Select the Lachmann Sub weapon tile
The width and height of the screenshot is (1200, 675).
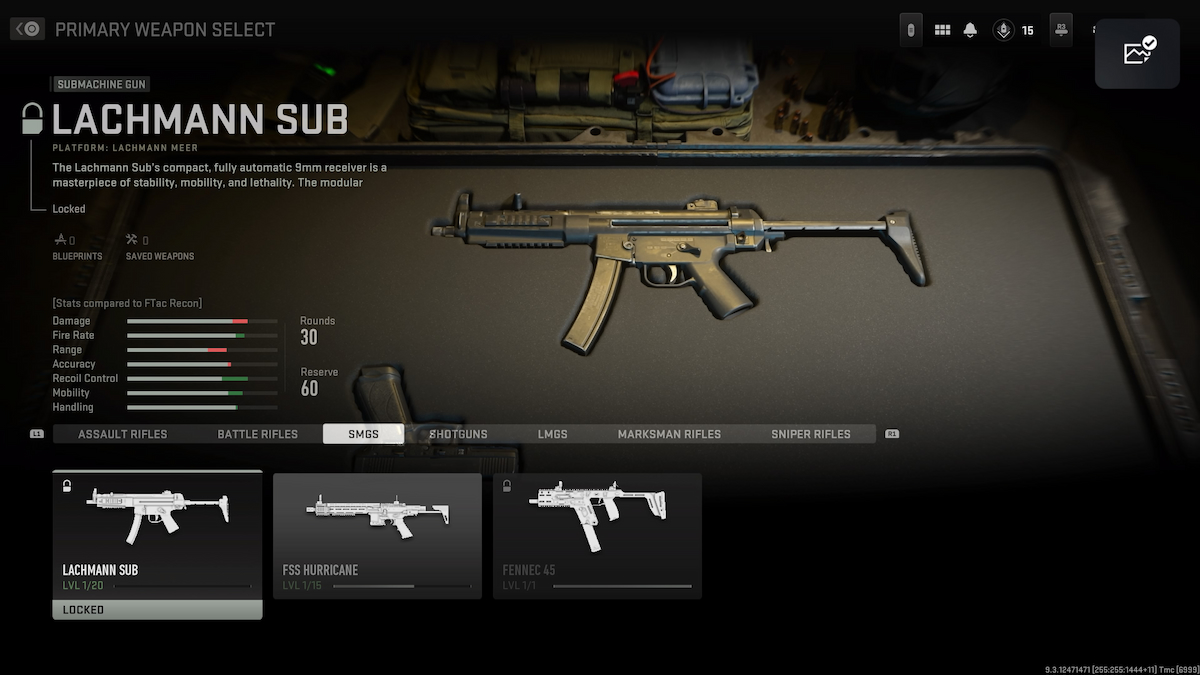157,535
